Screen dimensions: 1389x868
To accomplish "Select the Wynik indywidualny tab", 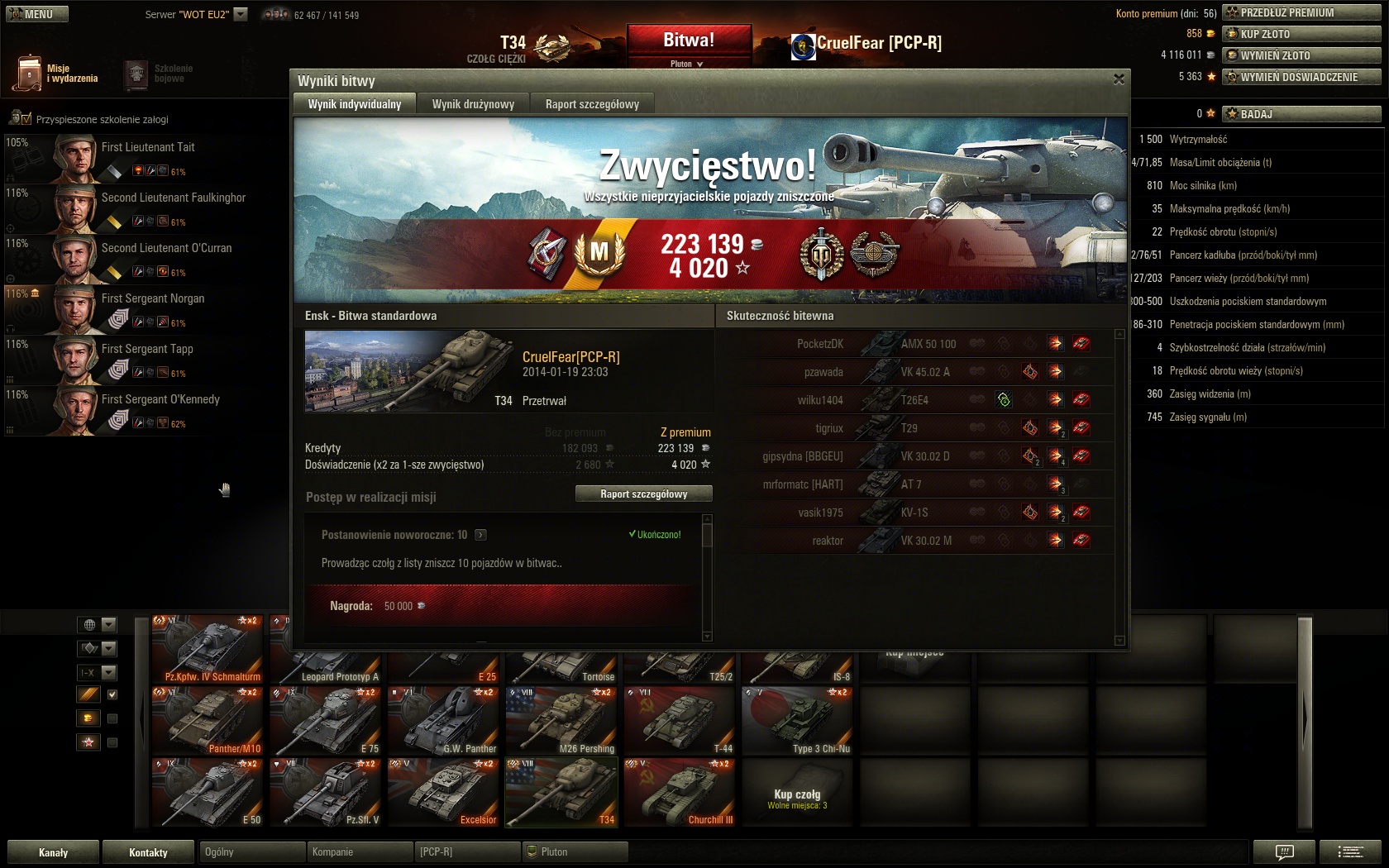I will point(355,104).
